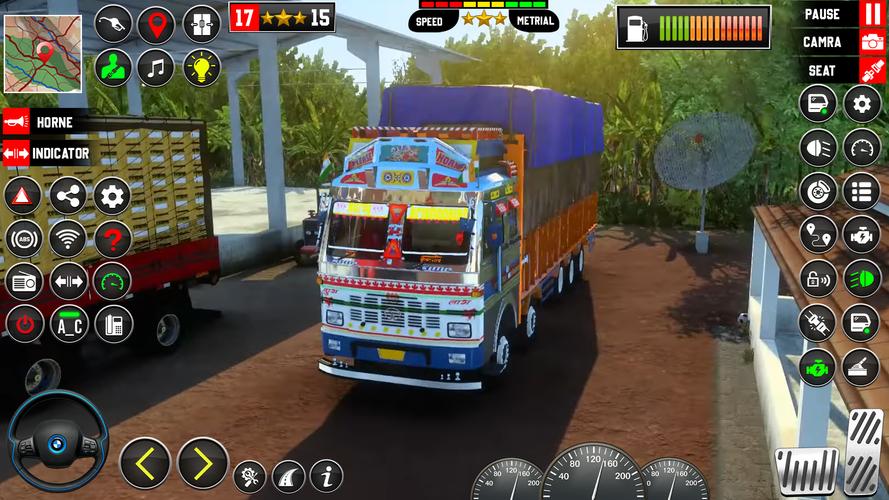Open the info 'i' button
Image resolution: width=889 pixels, height=500 pixels.
coord(326,475)
